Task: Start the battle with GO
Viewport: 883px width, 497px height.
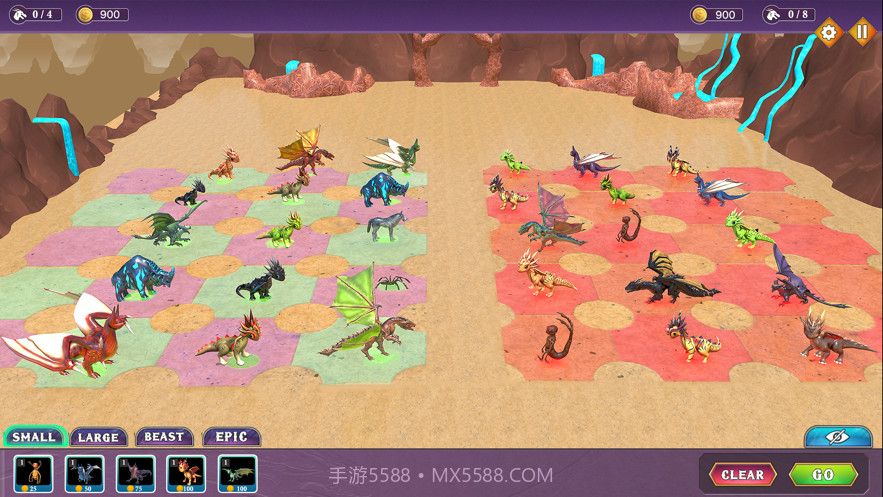Action: click(823, 474)
